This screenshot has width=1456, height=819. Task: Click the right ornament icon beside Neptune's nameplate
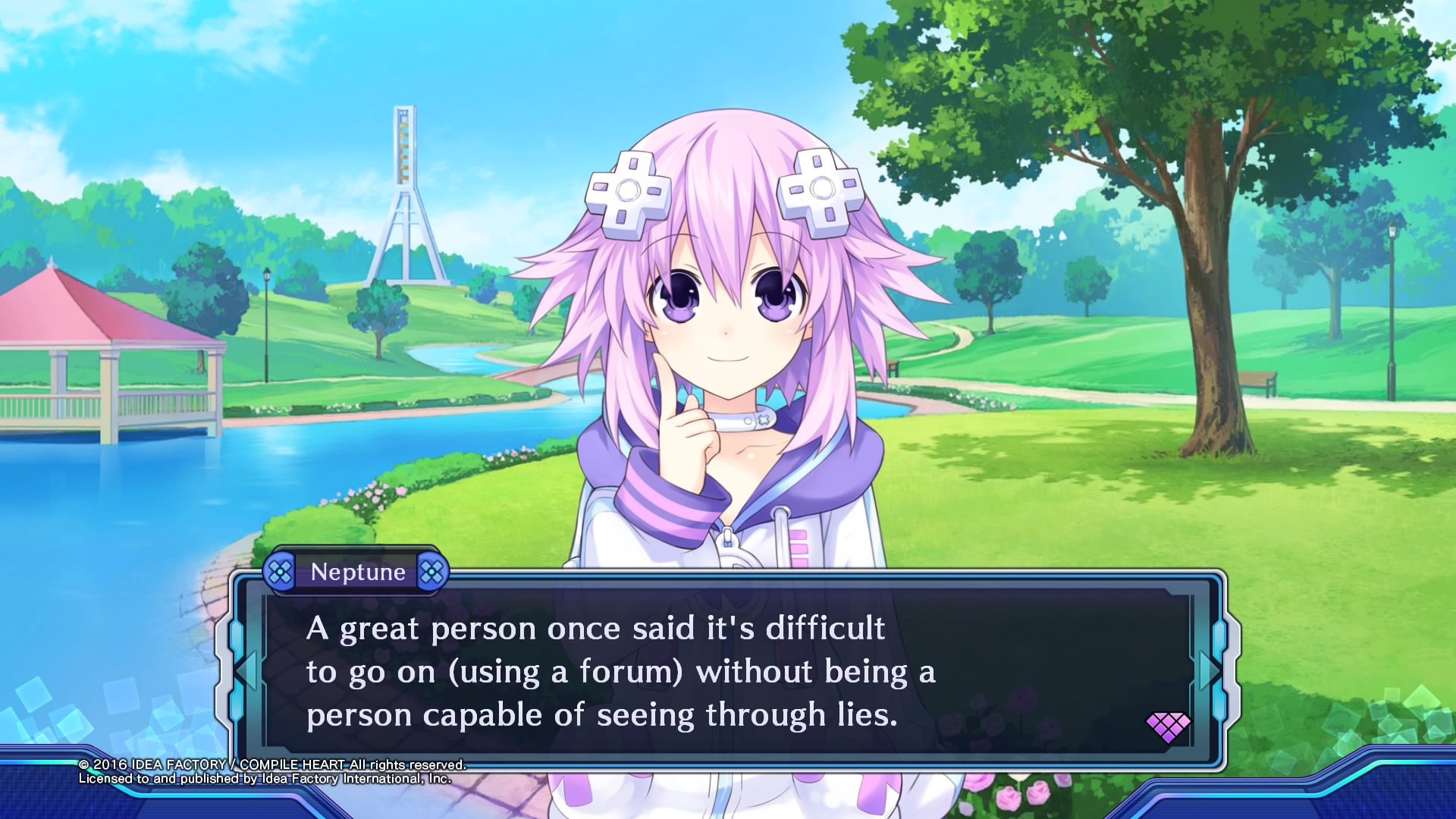(x=432, y=573)
